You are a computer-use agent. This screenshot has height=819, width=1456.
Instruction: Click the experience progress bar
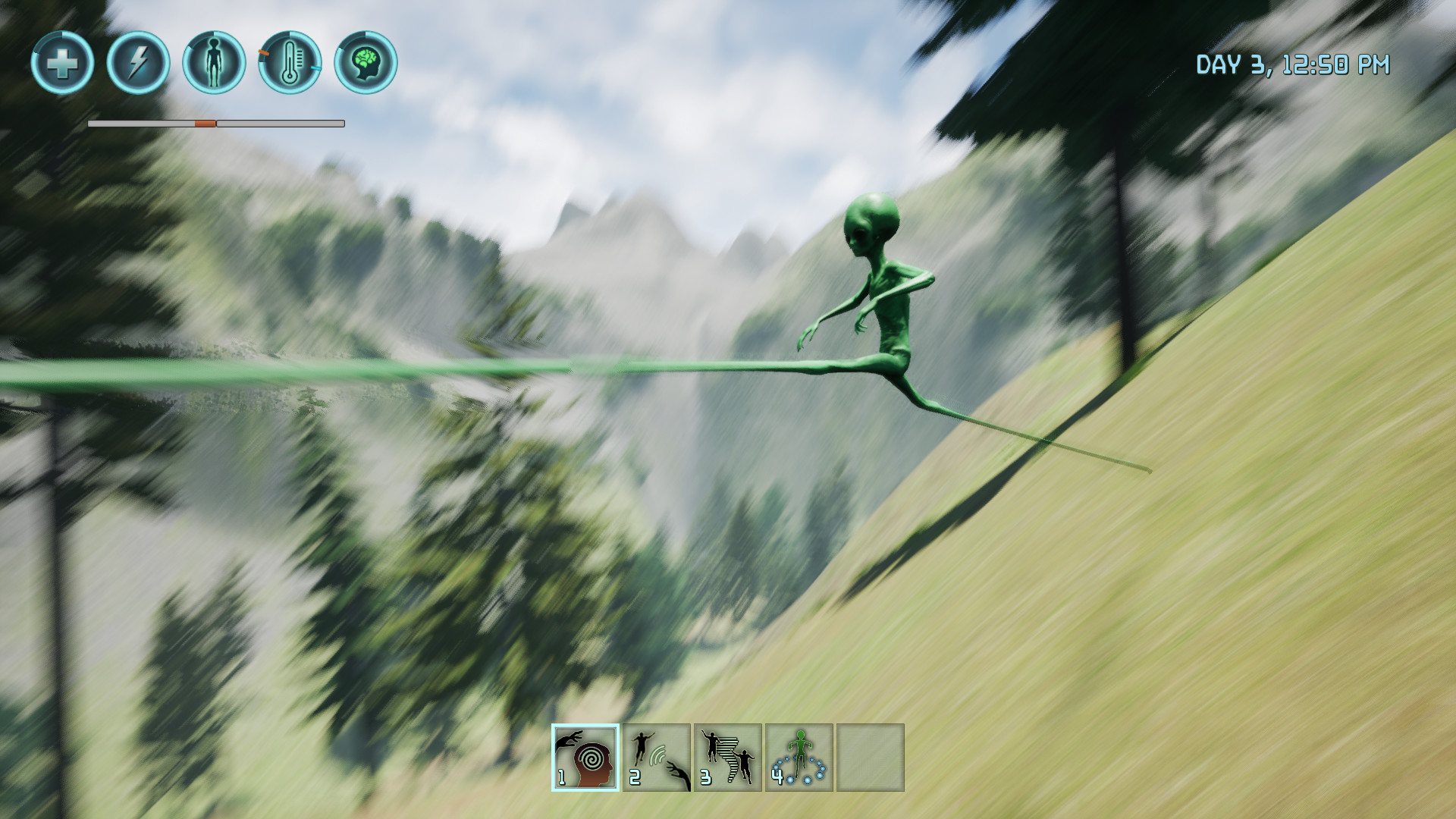pos(216,122)
